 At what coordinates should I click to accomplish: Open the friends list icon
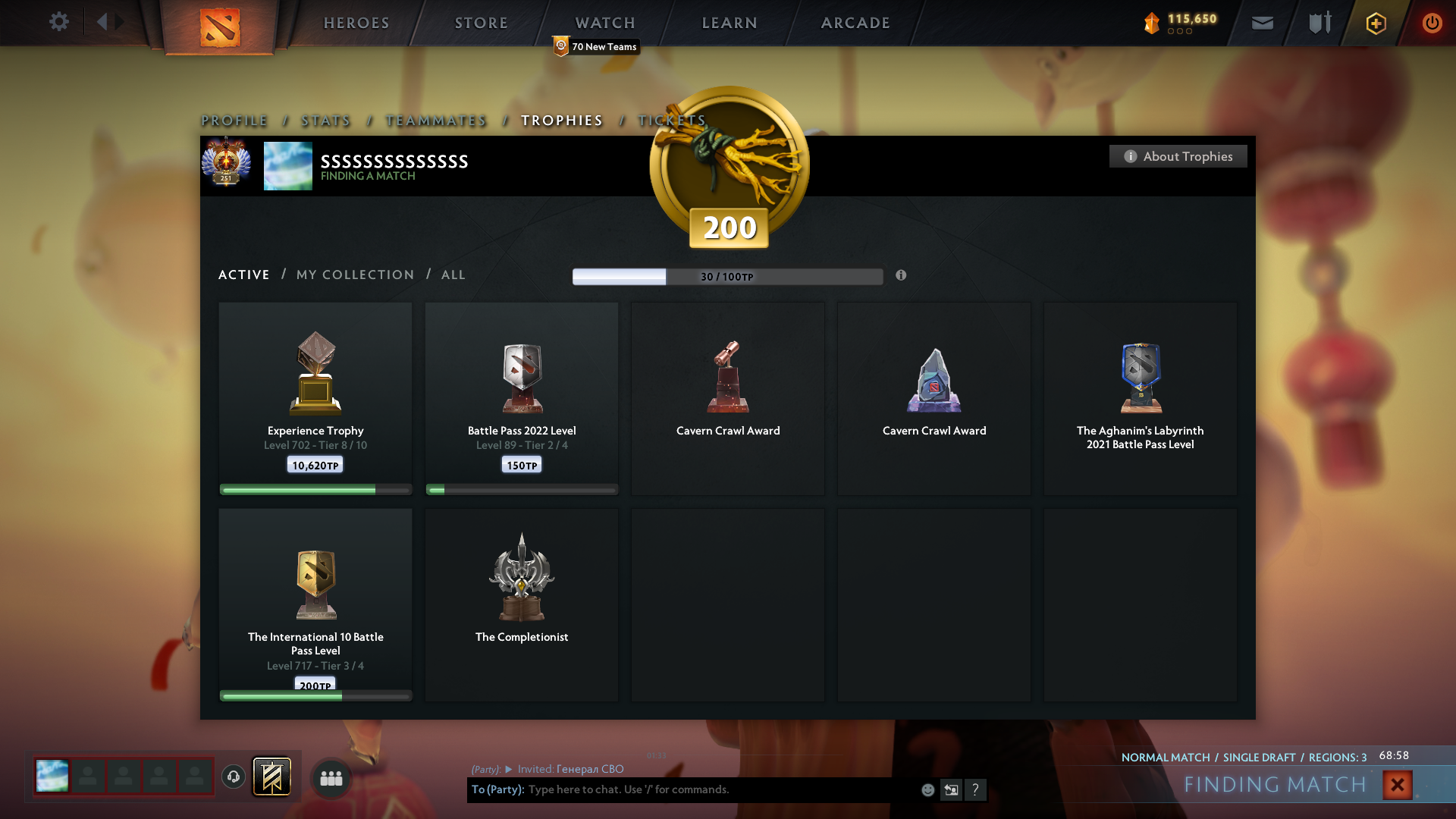coord(331,778)
